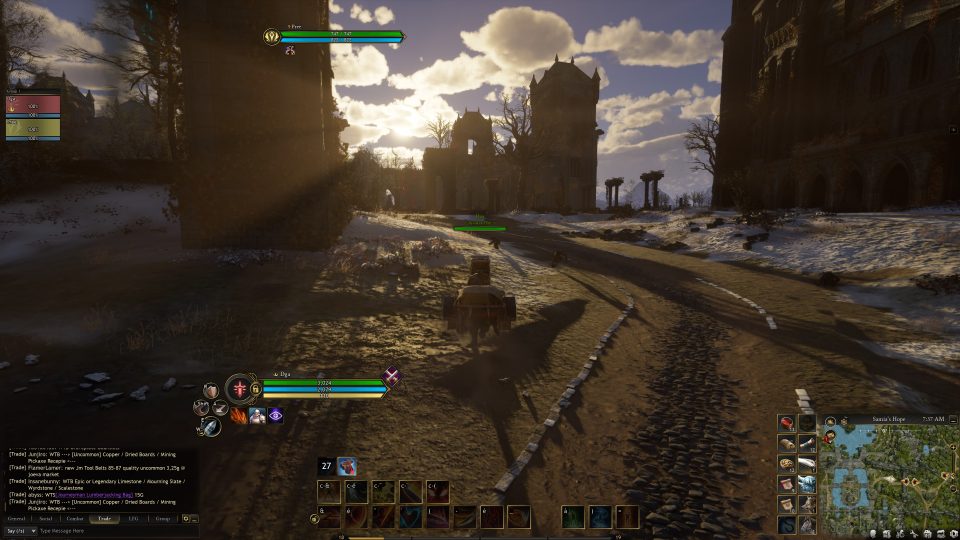Switch to the Group chat tab
Image resolution: width=960 pixels, height=540 pixels.
tap(162, 519)
